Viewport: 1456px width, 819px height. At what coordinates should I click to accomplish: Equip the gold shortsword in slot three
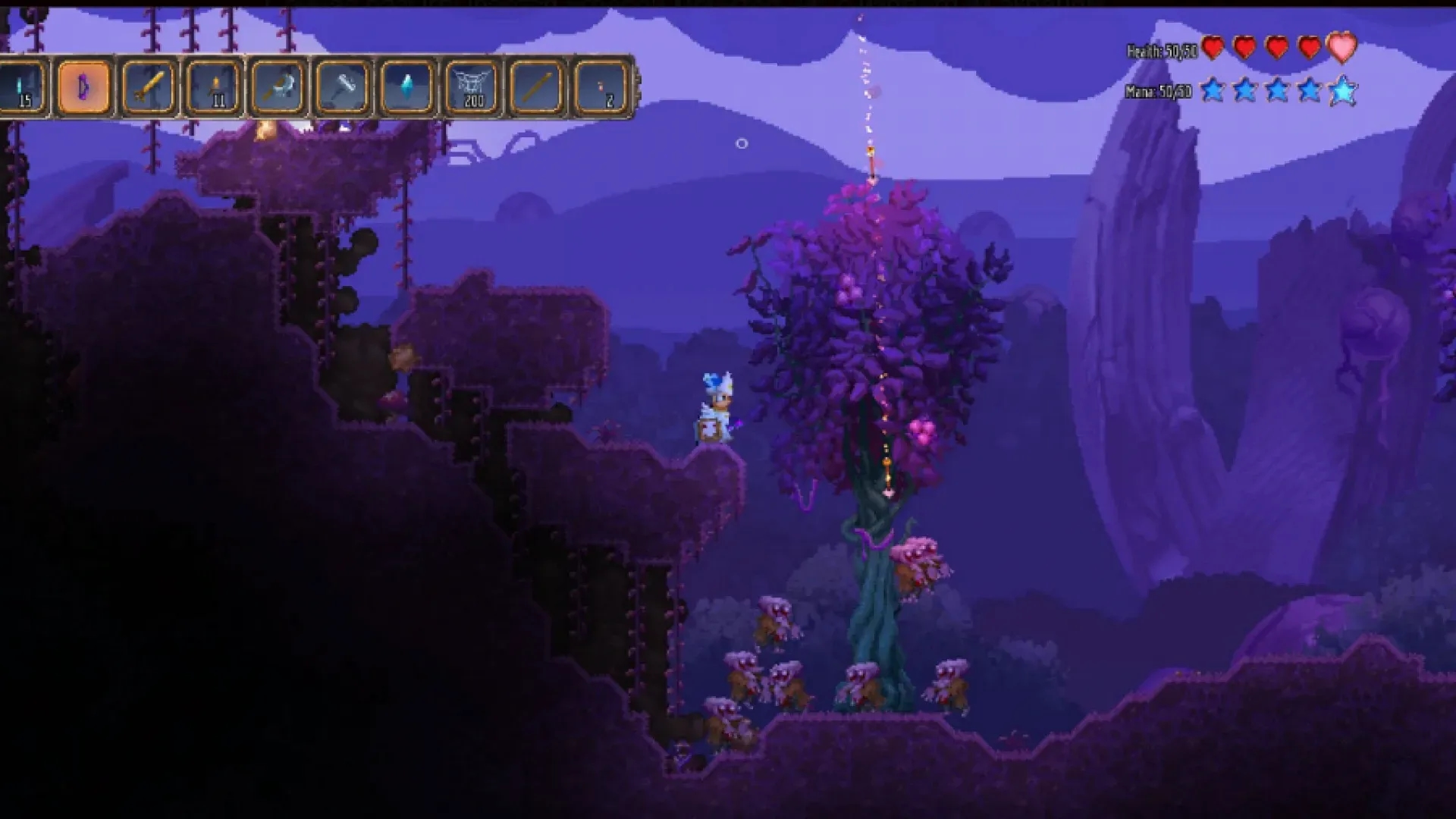pos(148,83)
